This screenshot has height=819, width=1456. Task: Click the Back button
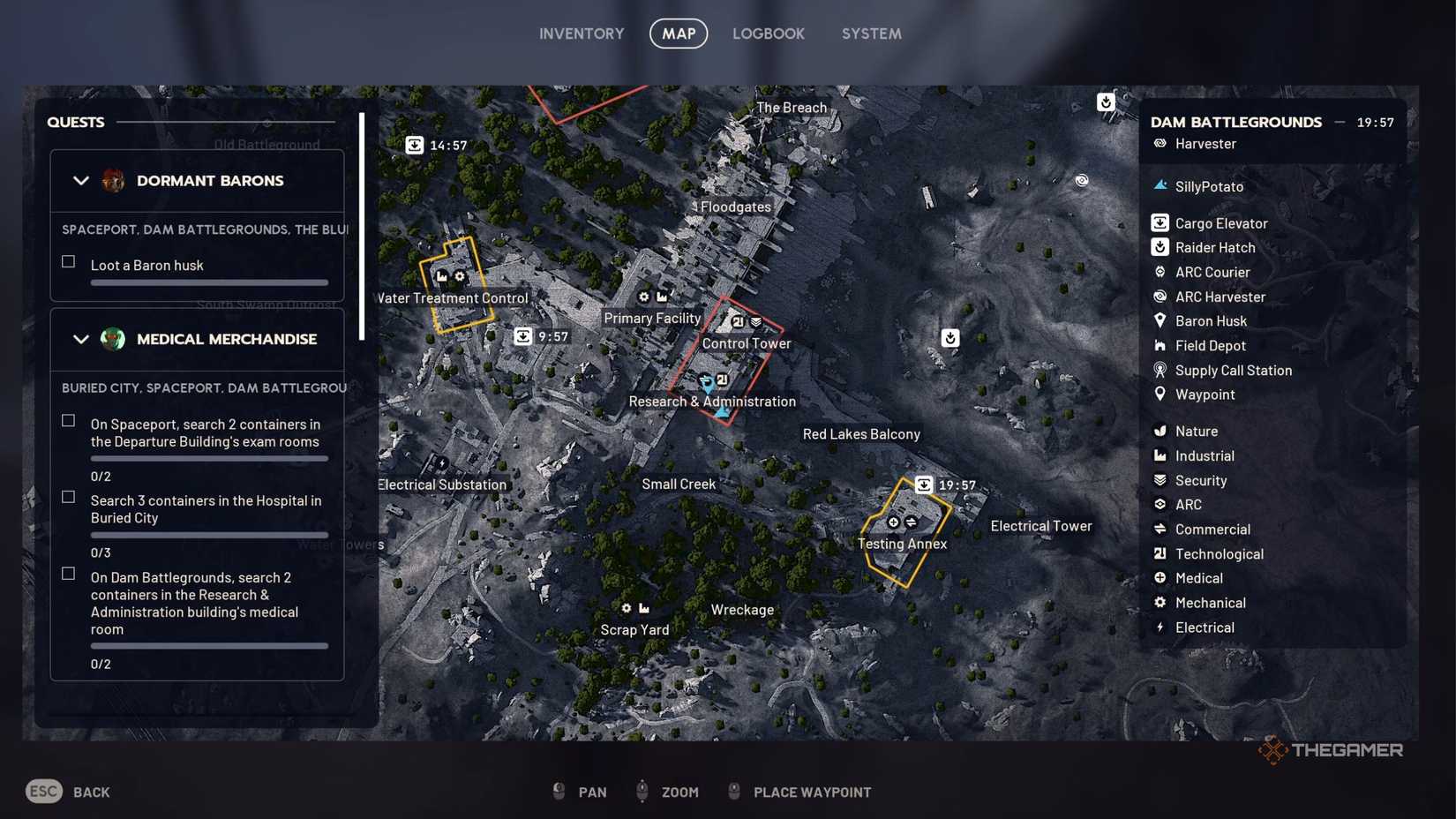66,791
